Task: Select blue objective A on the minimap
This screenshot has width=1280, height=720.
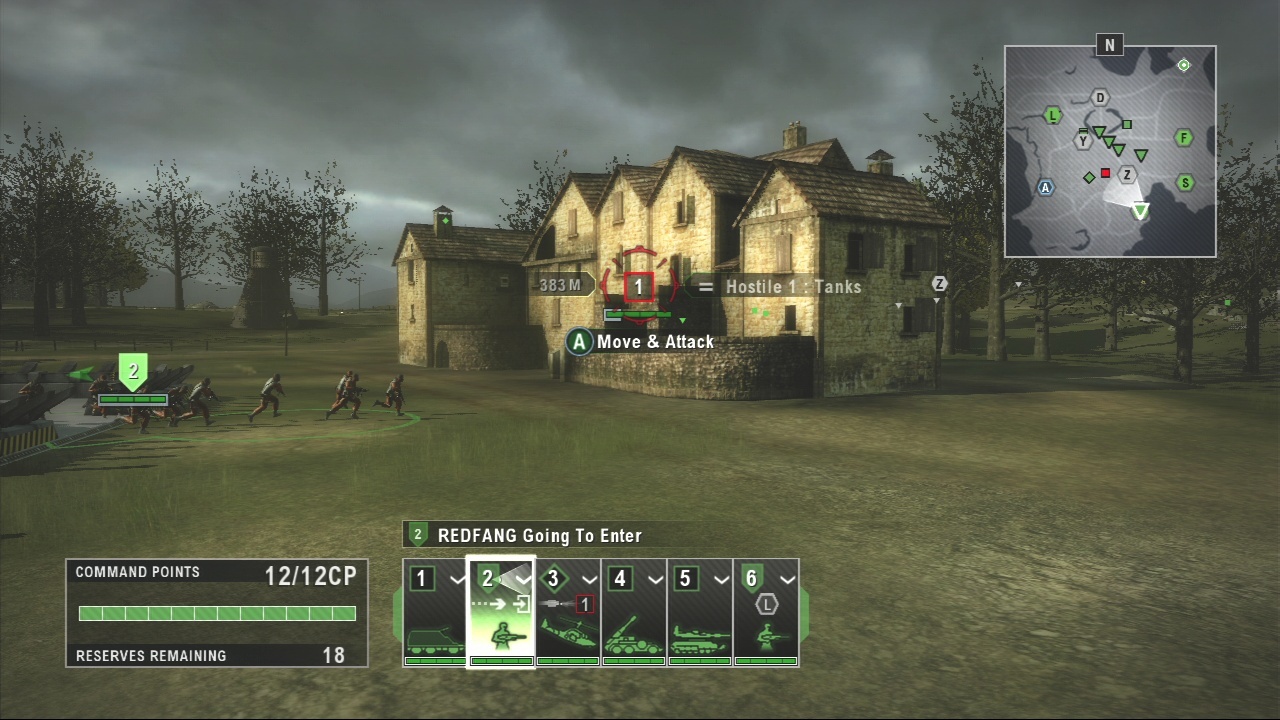Action: (1046, 187)
